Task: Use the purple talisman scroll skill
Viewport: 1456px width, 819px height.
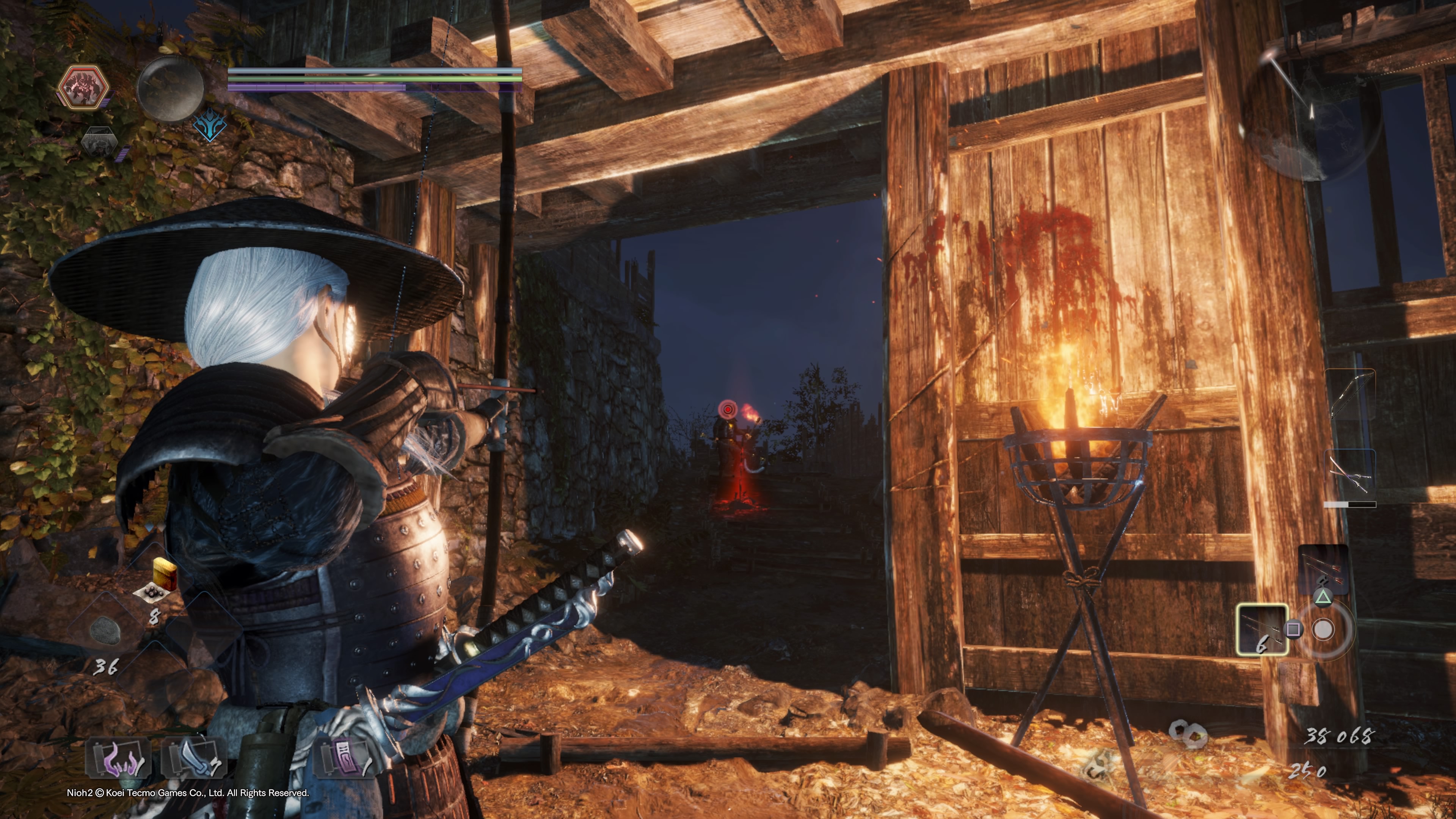Action: coord(344,758)
